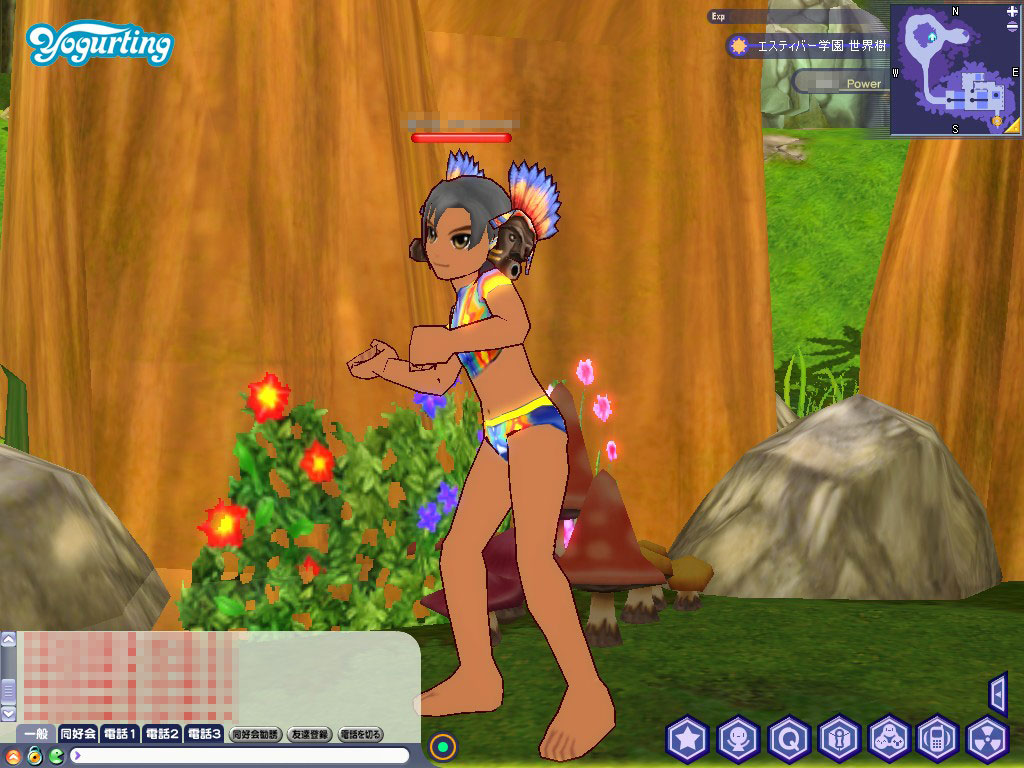
Task: Zoom in the minimap with plus
Action: coord(1013,10)
